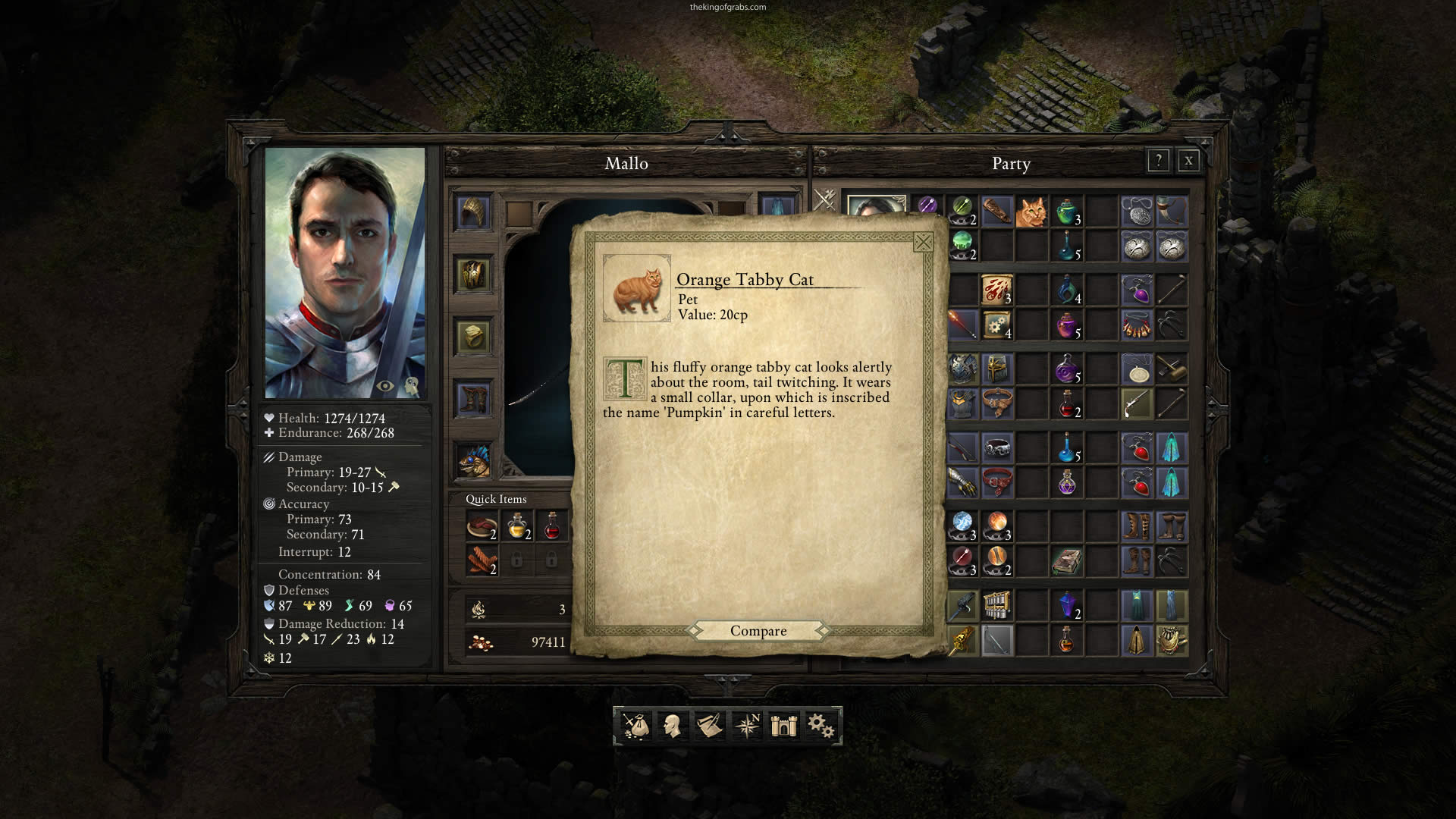1456x819 pixels.
Task: Close the Orange Tabby Cat description scroll
Action: [923, 243]
